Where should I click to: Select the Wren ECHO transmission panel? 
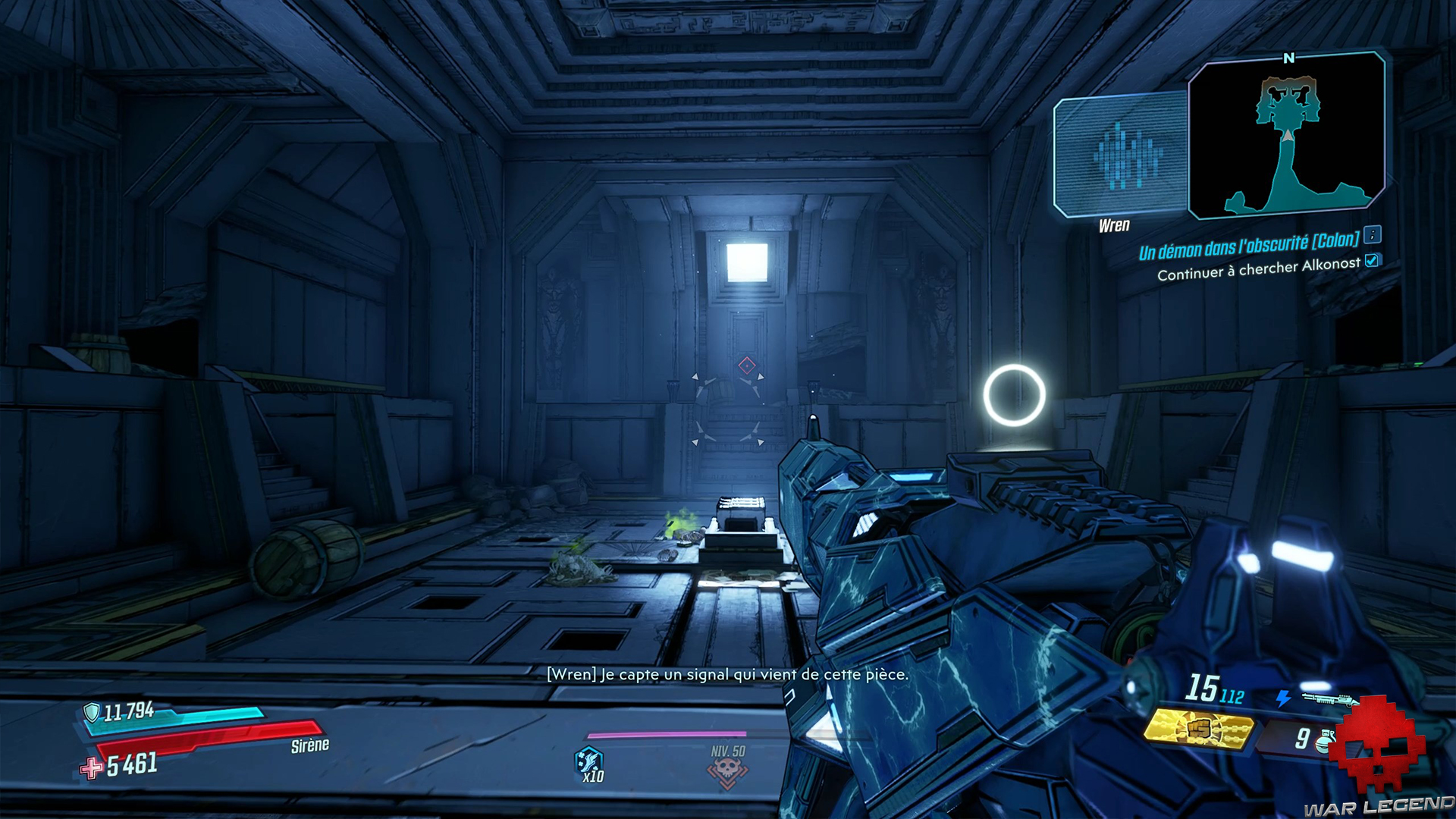pyautogui.click(x=1121, y=155)
